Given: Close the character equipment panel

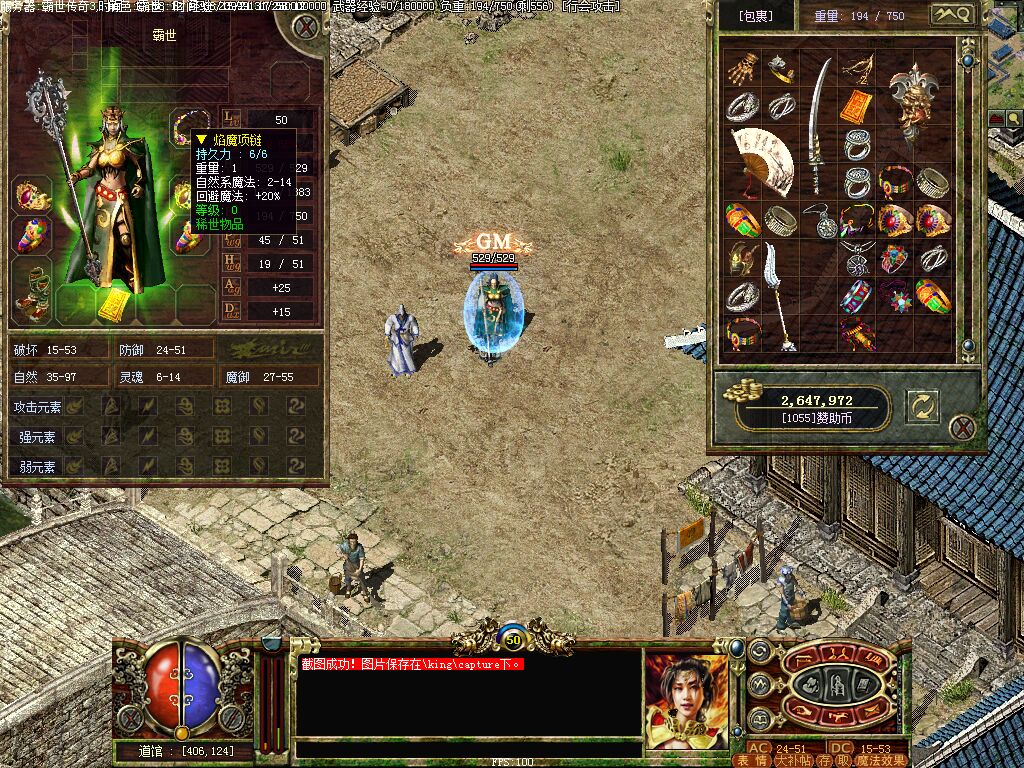Looking at the screenshot, I should pos(305,25).
